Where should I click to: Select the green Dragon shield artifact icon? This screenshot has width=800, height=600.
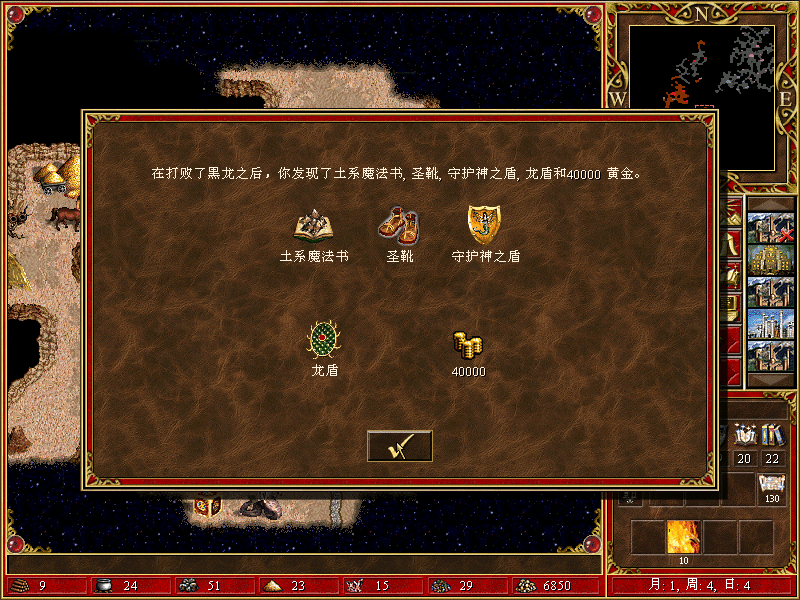click(x=324, y=340)
